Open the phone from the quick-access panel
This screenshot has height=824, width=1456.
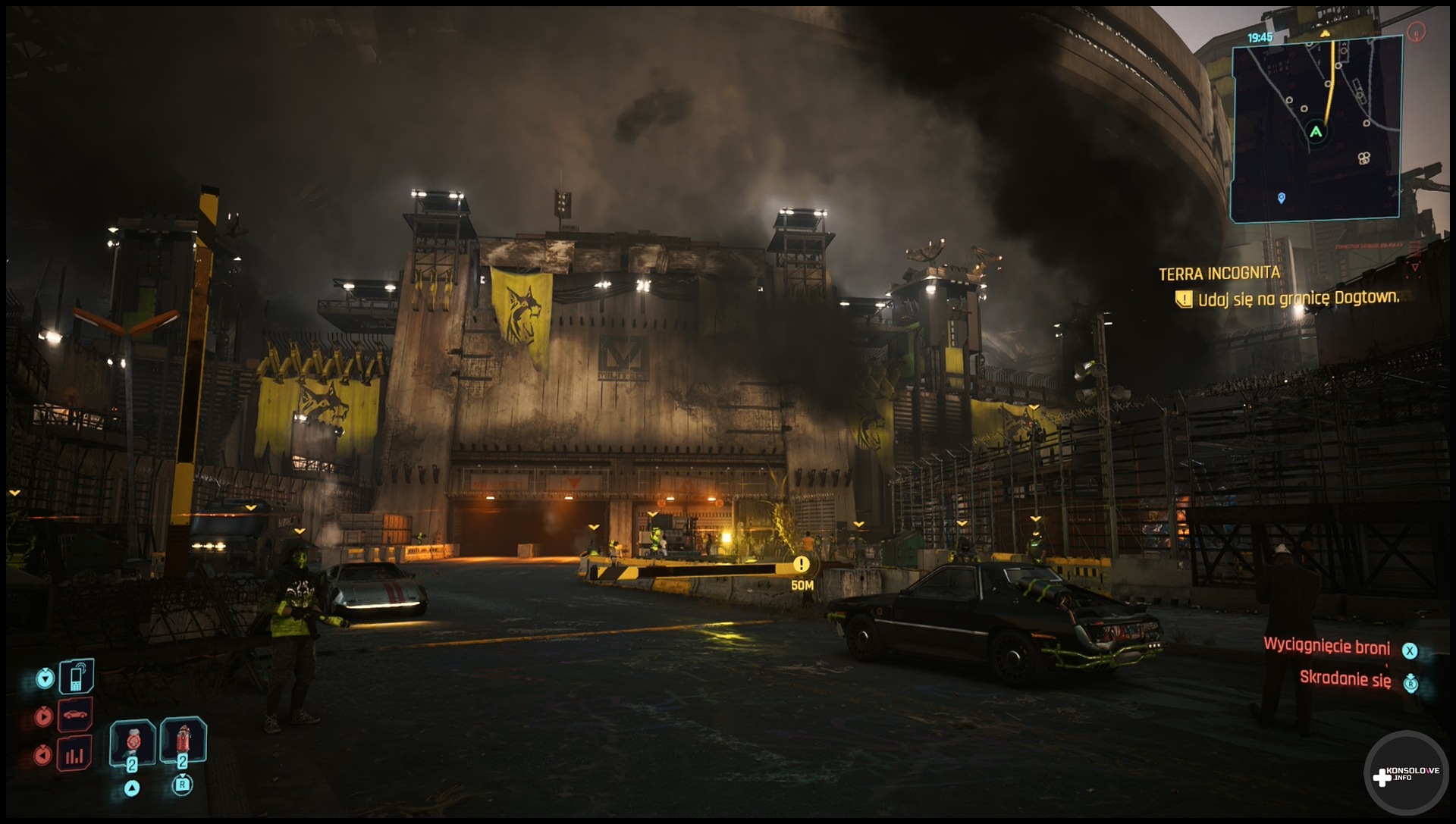click(x=77, y=676)
